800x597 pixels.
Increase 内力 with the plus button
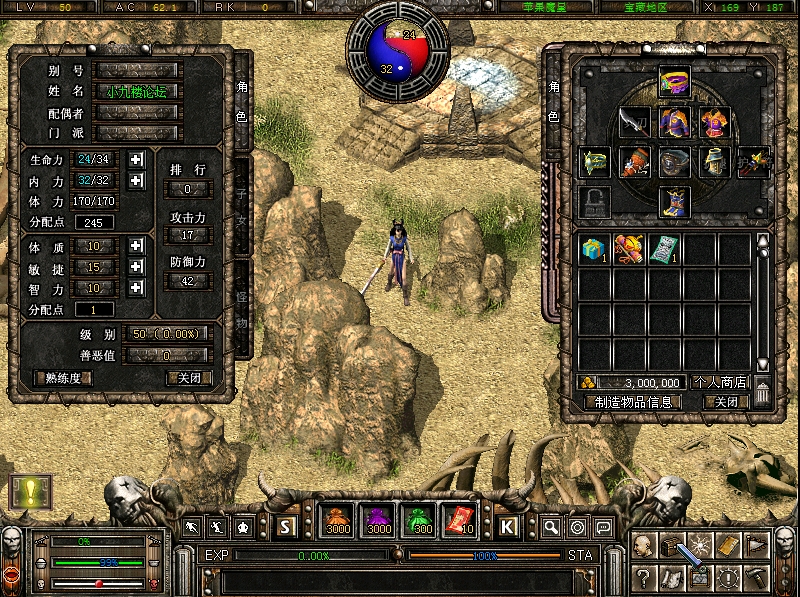(x=136, y=181)
